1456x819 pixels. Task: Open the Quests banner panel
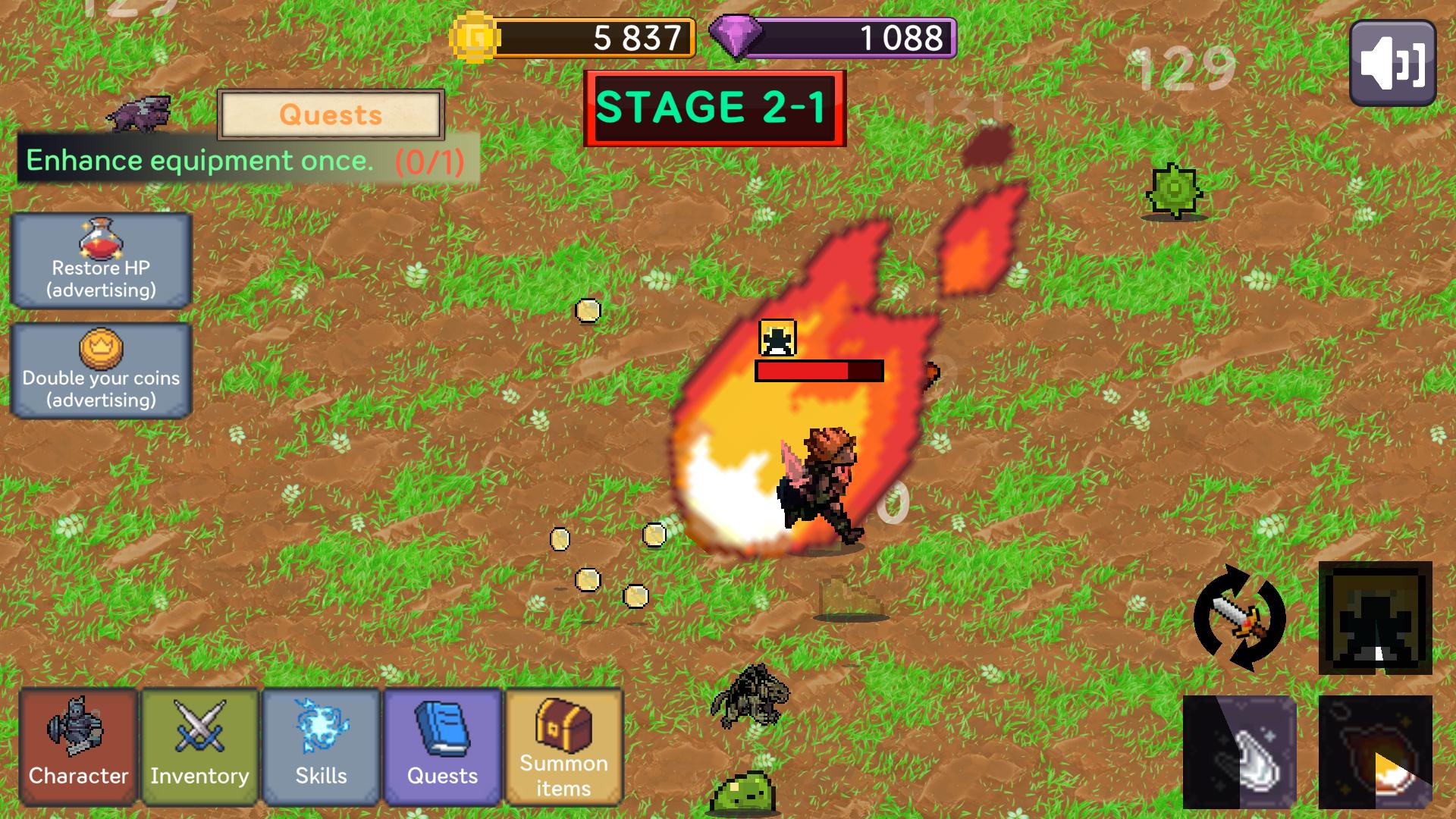click(x=331, y=116)
